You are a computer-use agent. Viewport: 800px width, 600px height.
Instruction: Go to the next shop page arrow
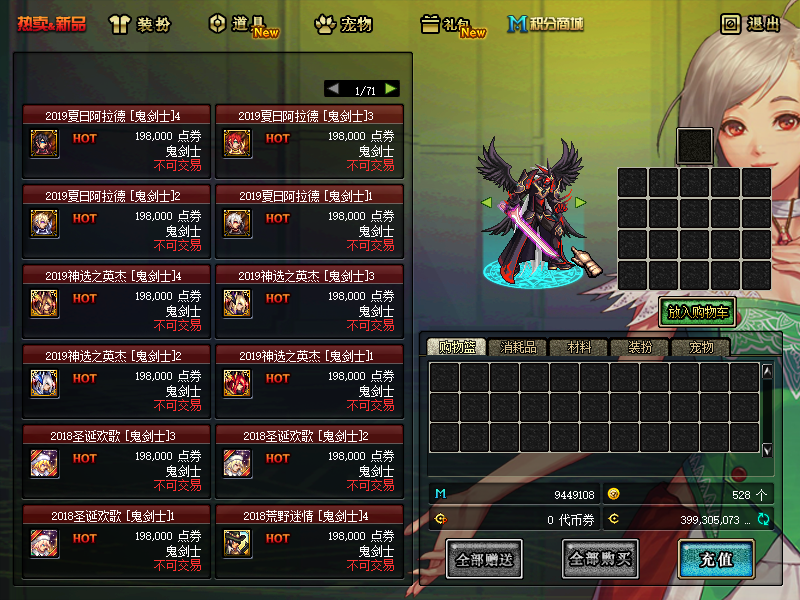391,89
